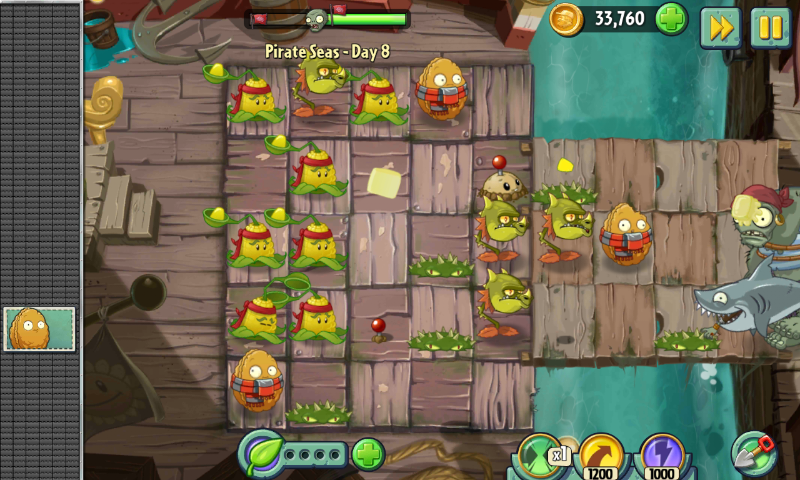The image size is (800, 480).
Task: Toggle fast-forward speed
Action: coord(719,27)
